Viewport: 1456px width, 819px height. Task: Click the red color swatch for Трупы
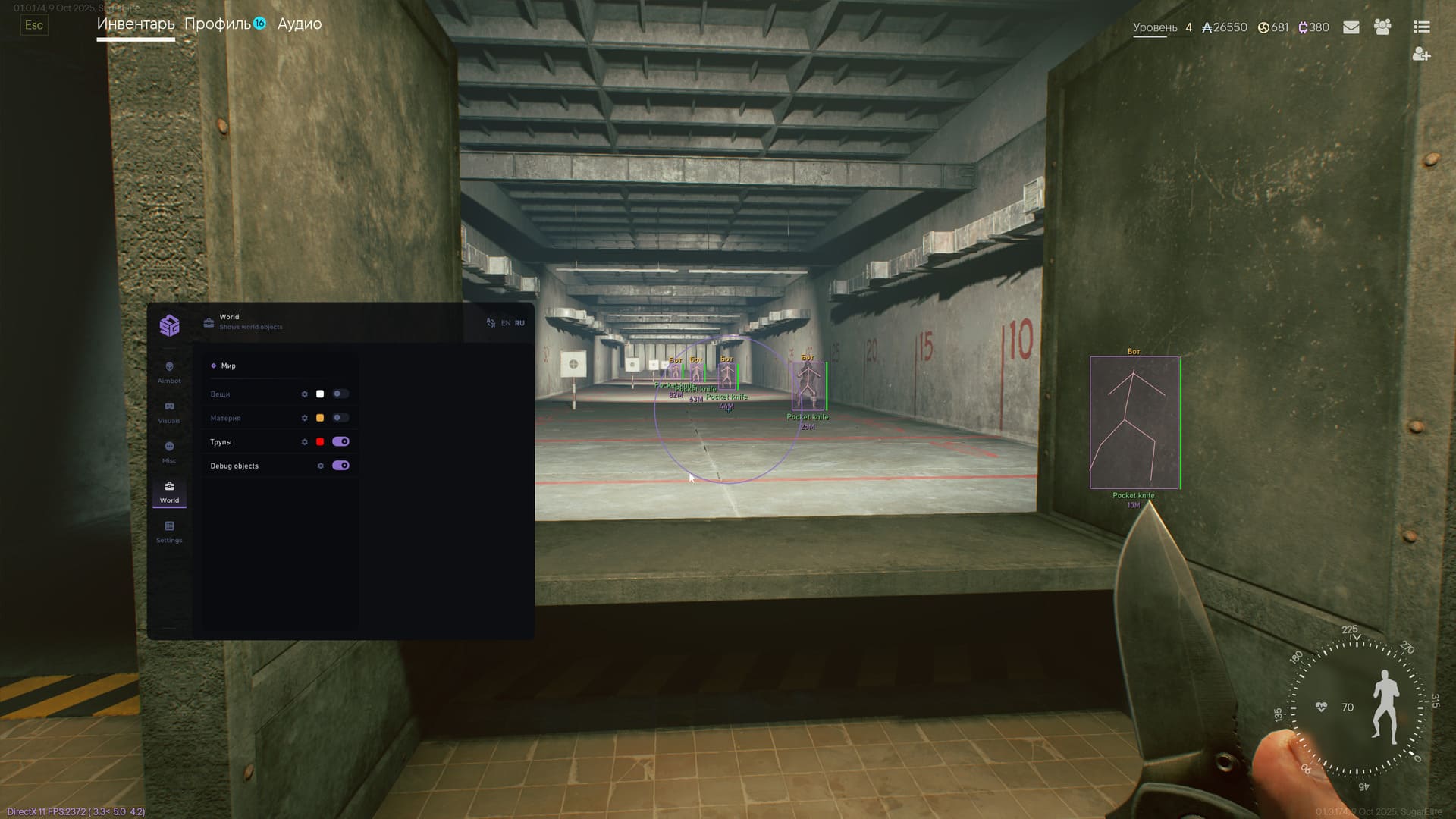pyautogui.click(x=320, y=441)
